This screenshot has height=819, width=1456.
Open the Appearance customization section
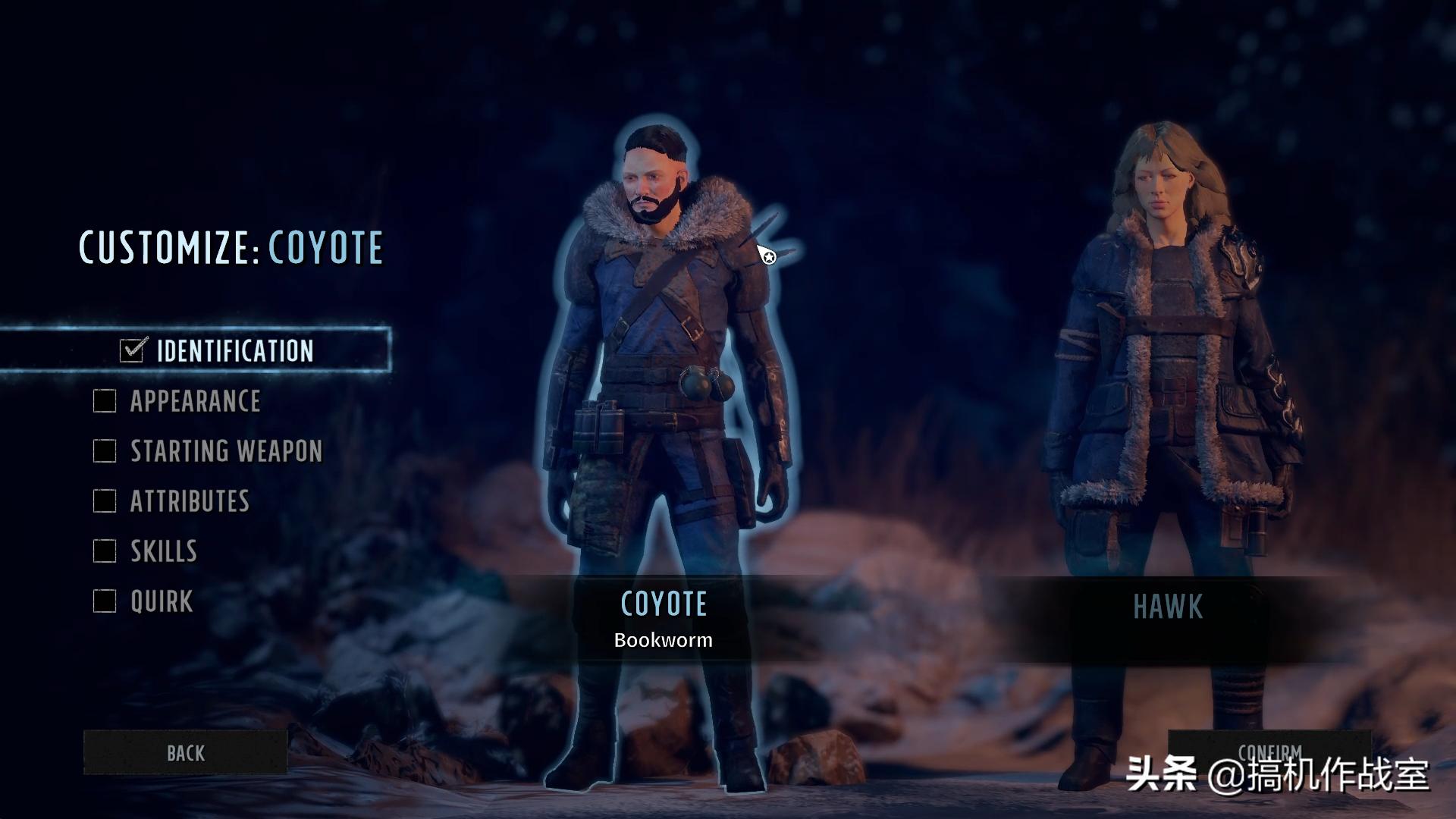tap(195, 401)
